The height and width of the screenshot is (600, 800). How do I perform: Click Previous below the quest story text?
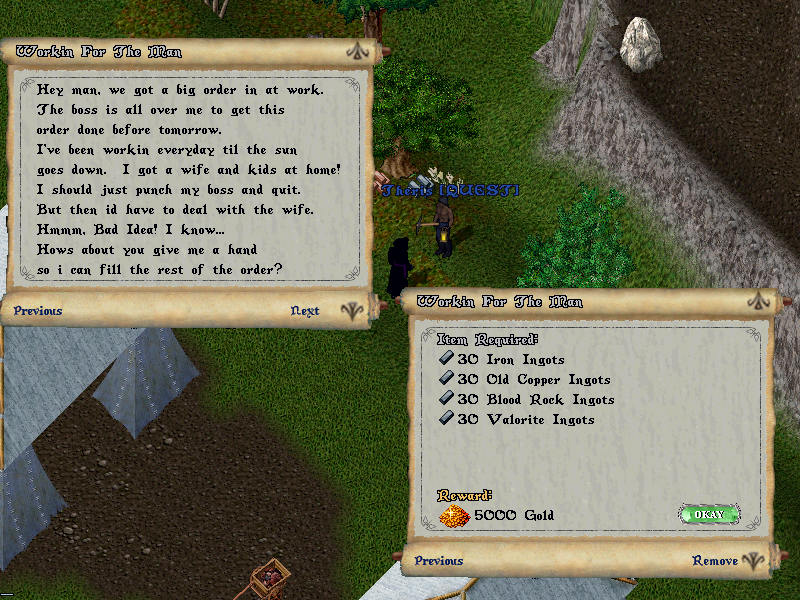[x=38, y=311]
